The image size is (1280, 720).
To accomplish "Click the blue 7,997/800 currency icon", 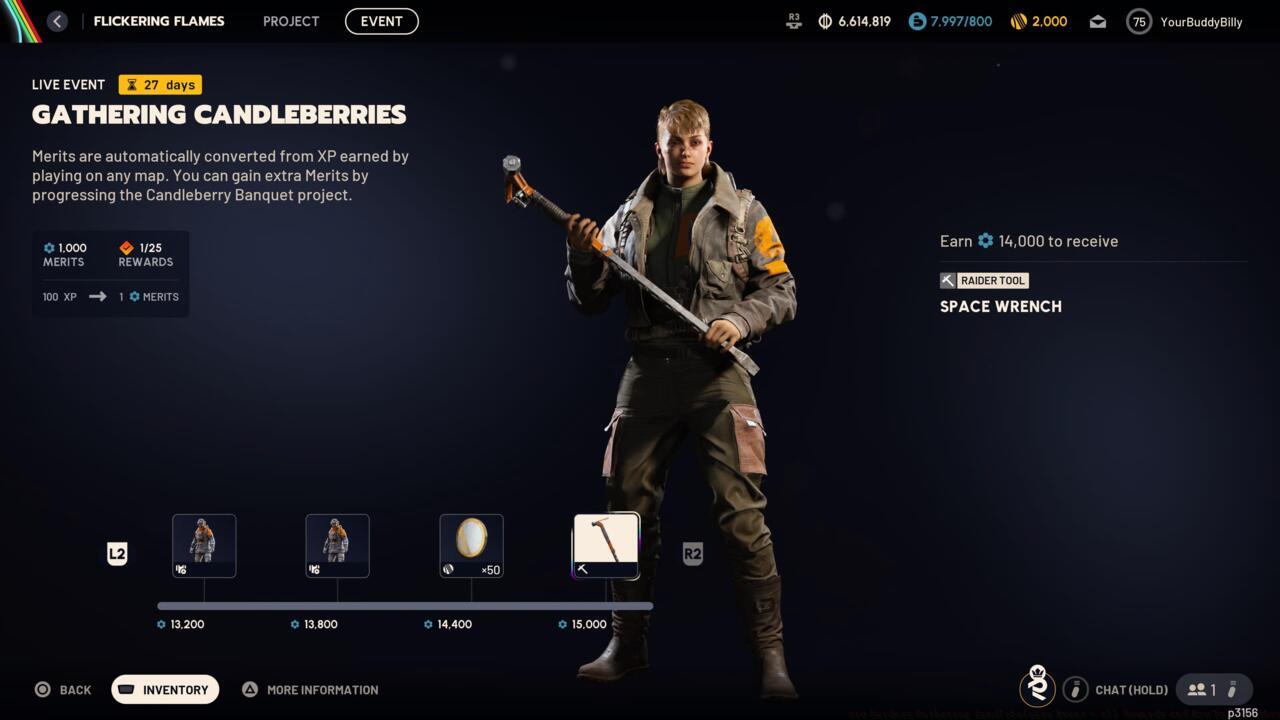I will coord(915,20).
